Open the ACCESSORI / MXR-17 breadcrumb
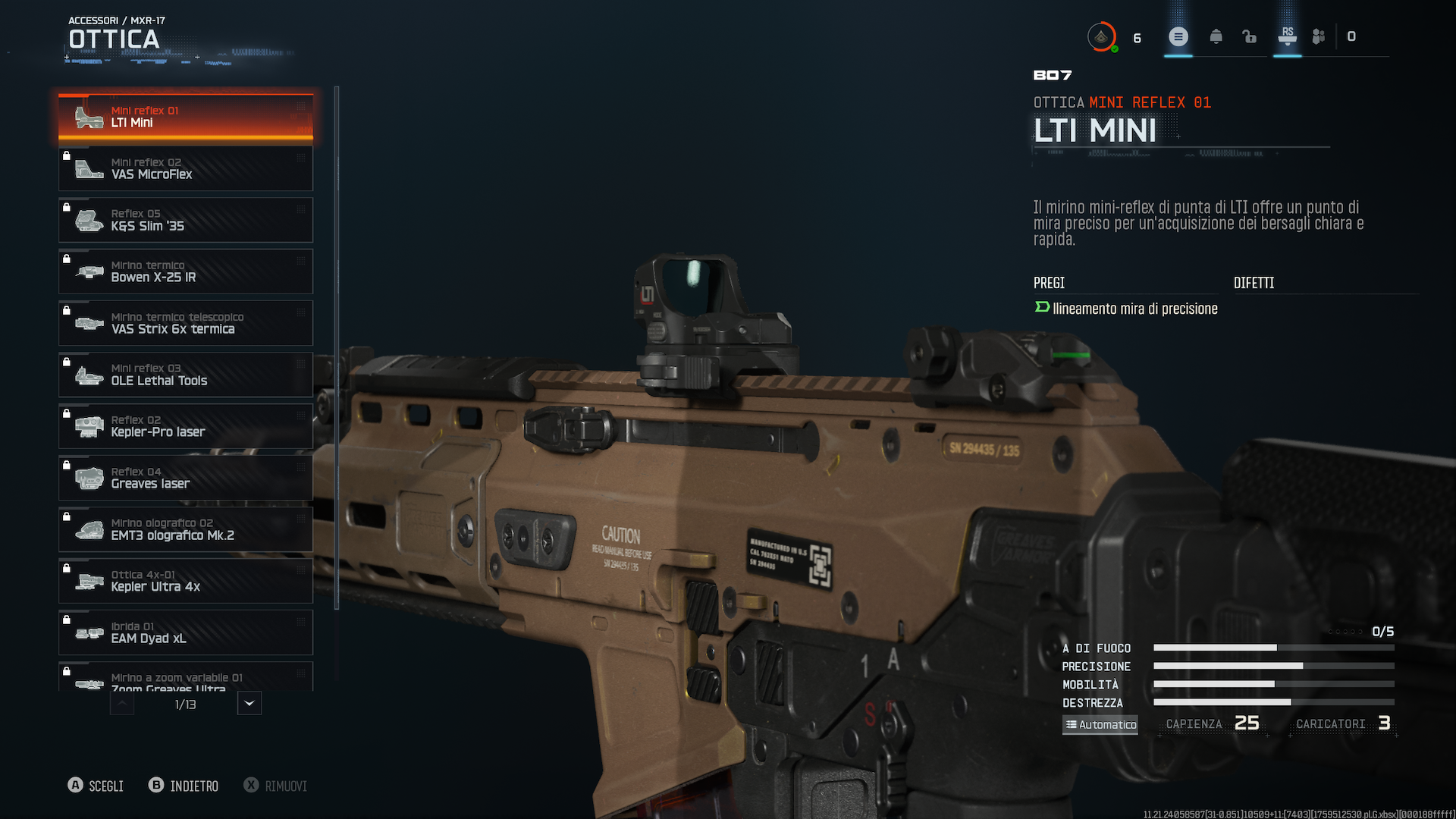Image resolution: width=1456 pixels, height=819 pixels. coord(115,20)
